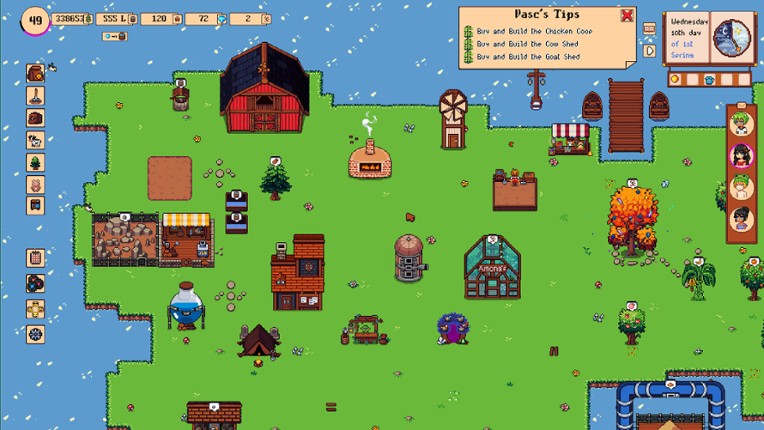Open the cow livestock menu icon
Viewport: 764px width, 430px height.
pos(35,140)
